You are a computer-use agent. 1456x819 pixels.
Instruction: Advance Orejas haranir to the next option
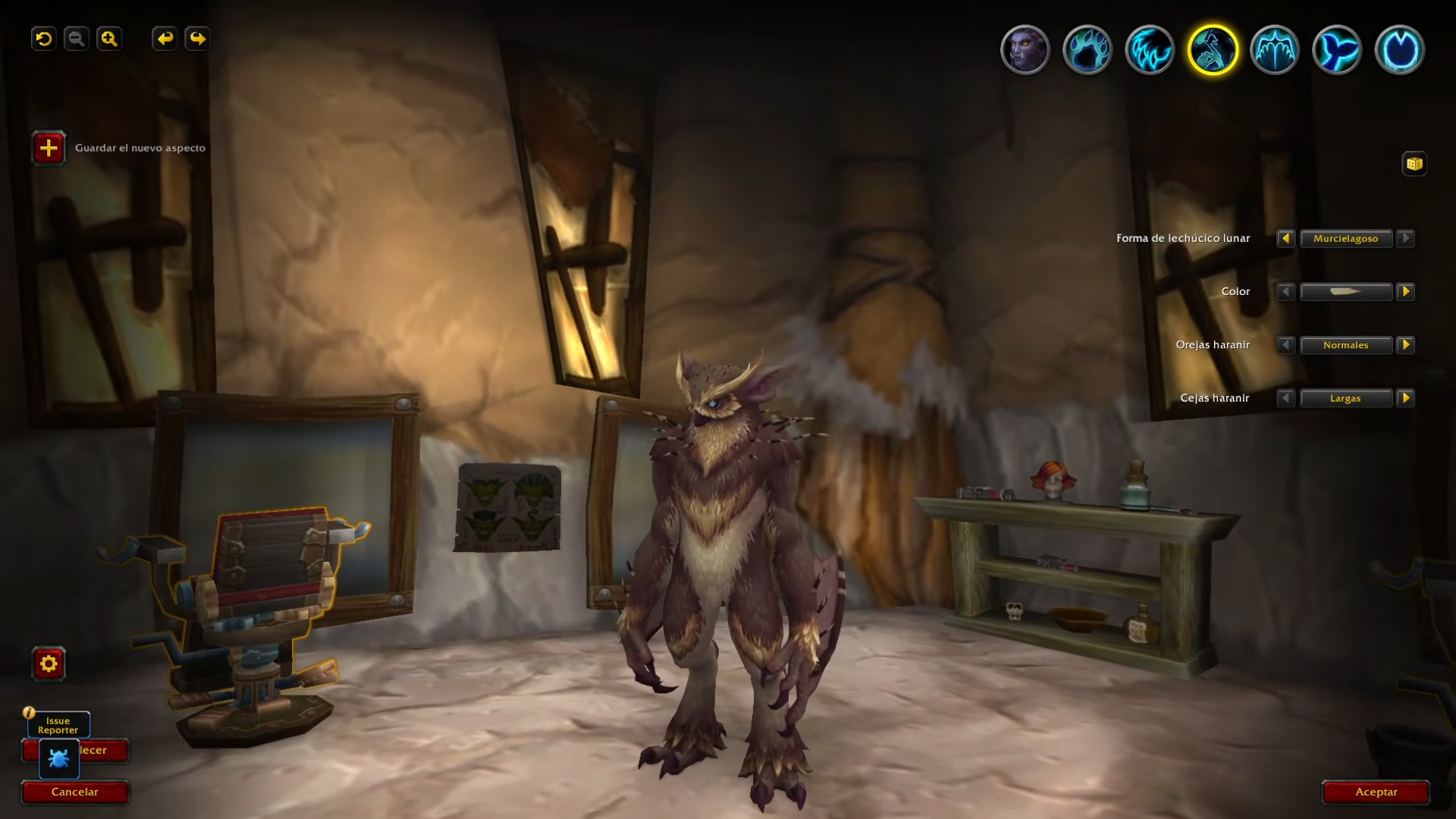pos(1405,345)
